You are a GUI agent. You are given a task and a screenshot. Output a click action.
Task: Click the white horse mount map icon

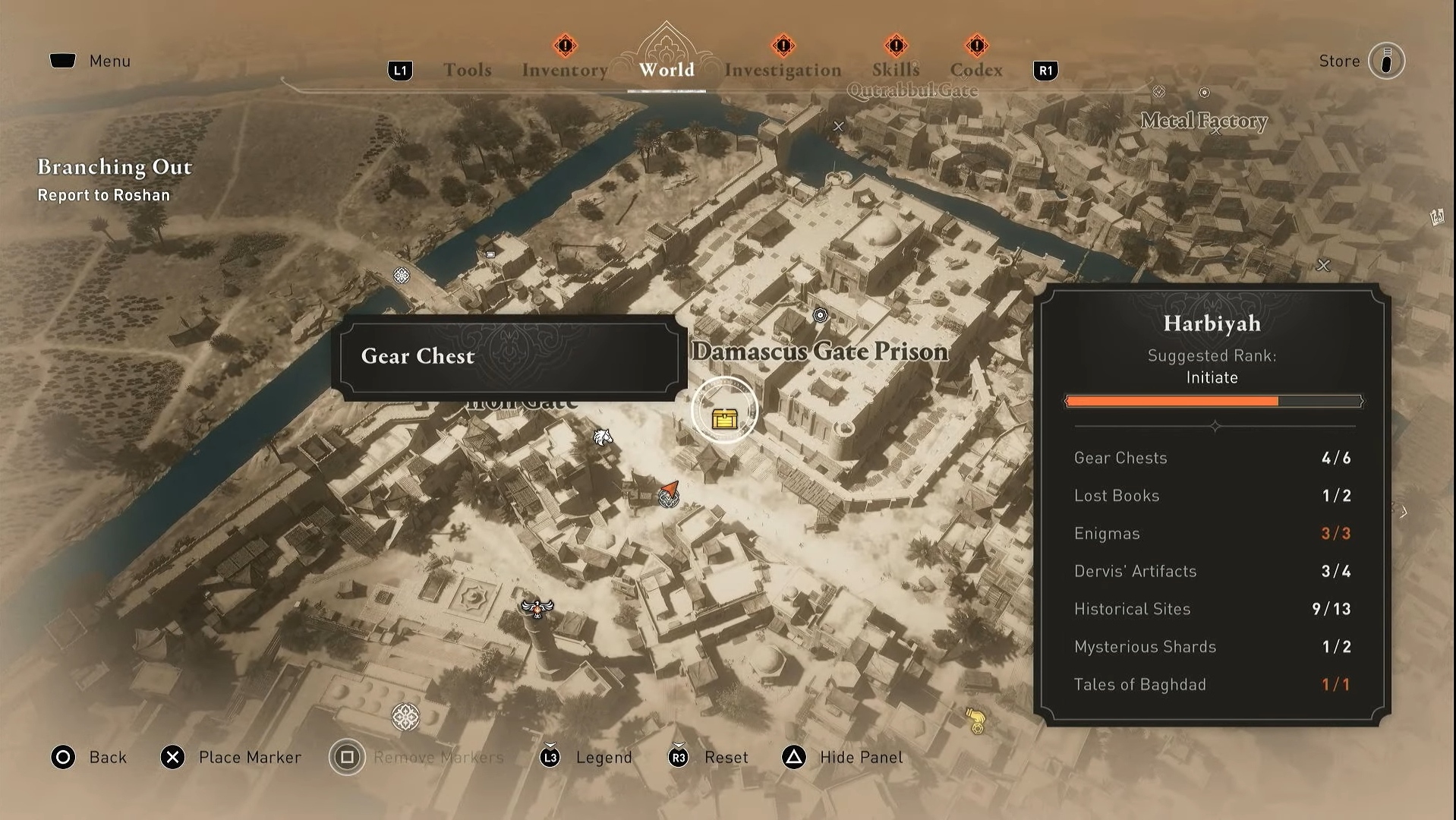[603, 437]
